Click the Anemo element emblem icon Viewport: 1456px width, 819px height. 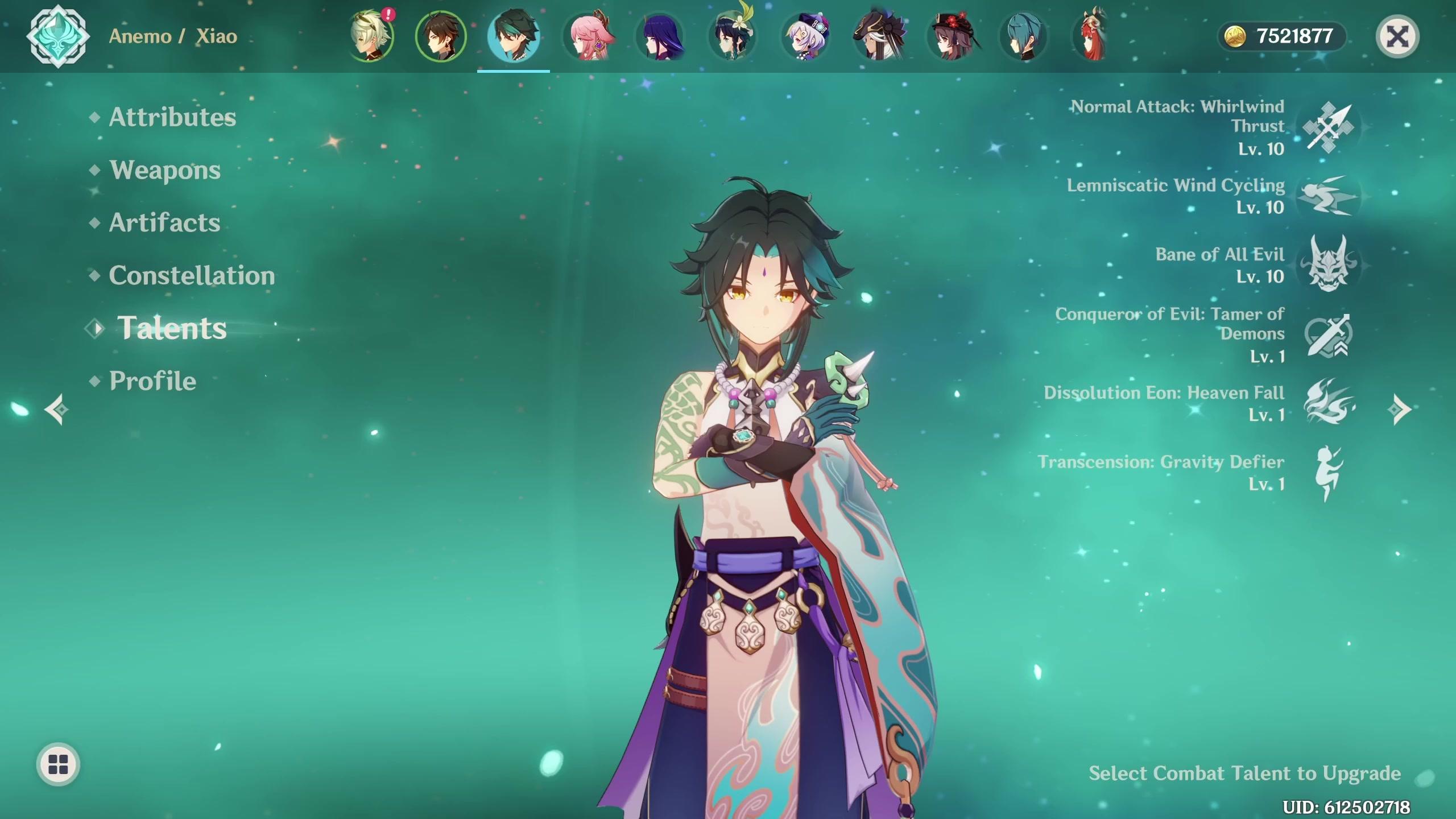pyautogui.click(x=57, y=36)
